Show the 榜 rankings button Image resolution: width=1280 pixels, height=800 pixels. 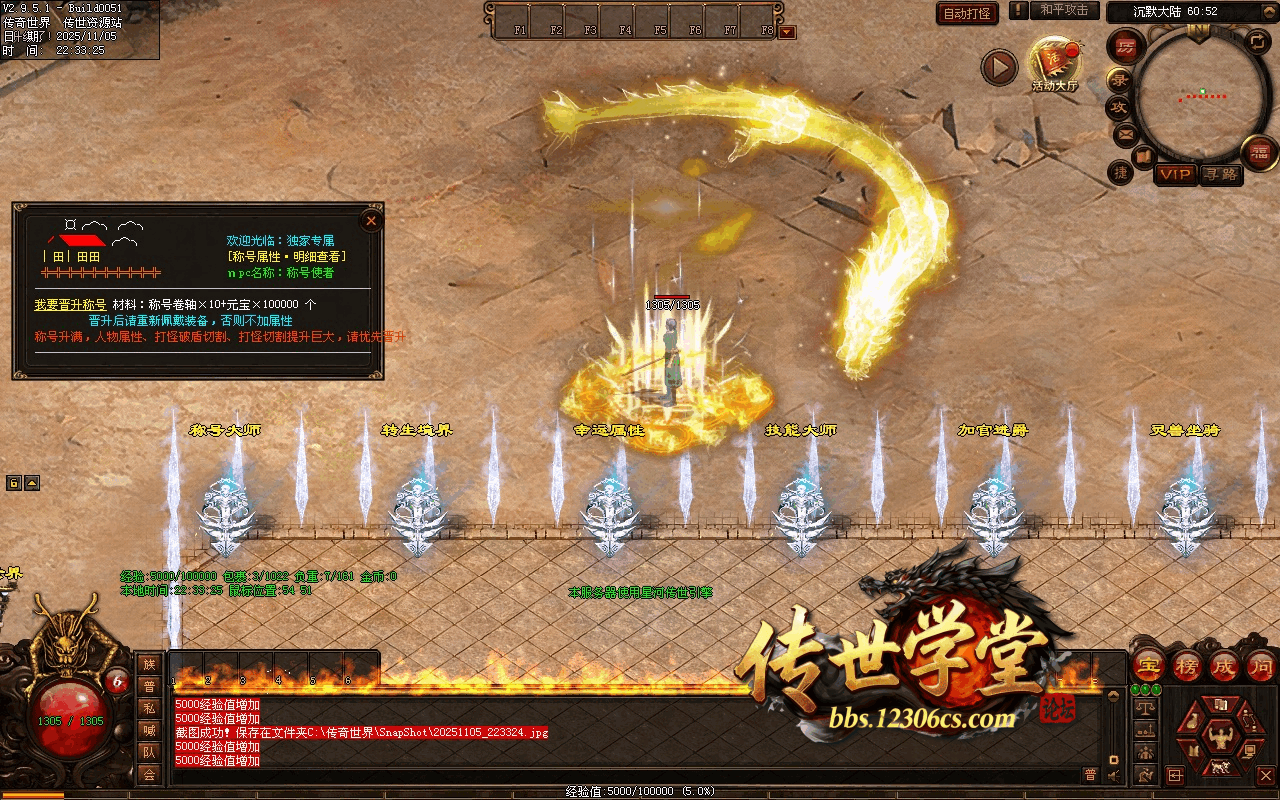1187,665
